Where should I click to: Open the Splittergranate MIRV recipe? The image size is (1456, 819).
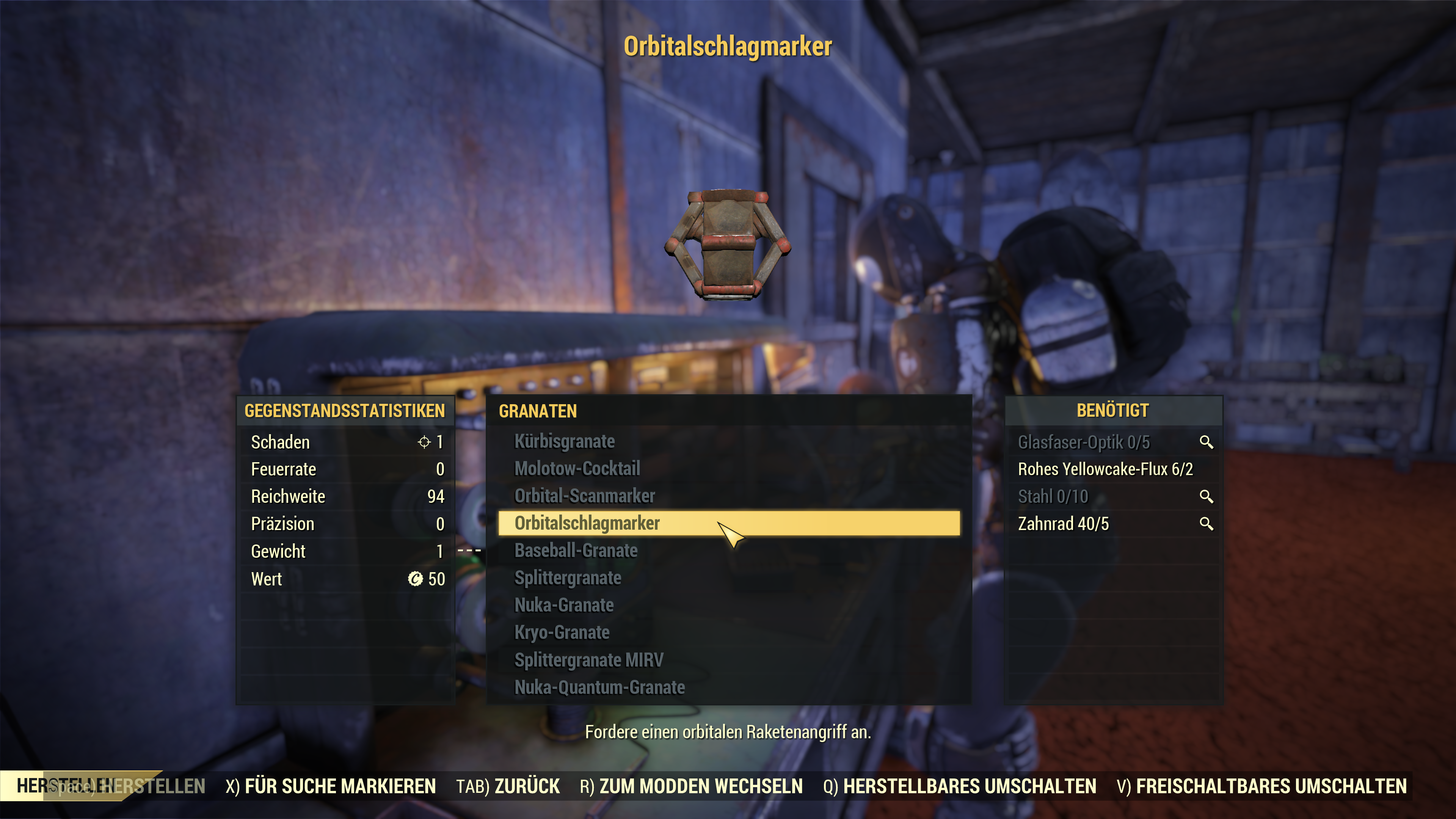click(x=588, y=660)
